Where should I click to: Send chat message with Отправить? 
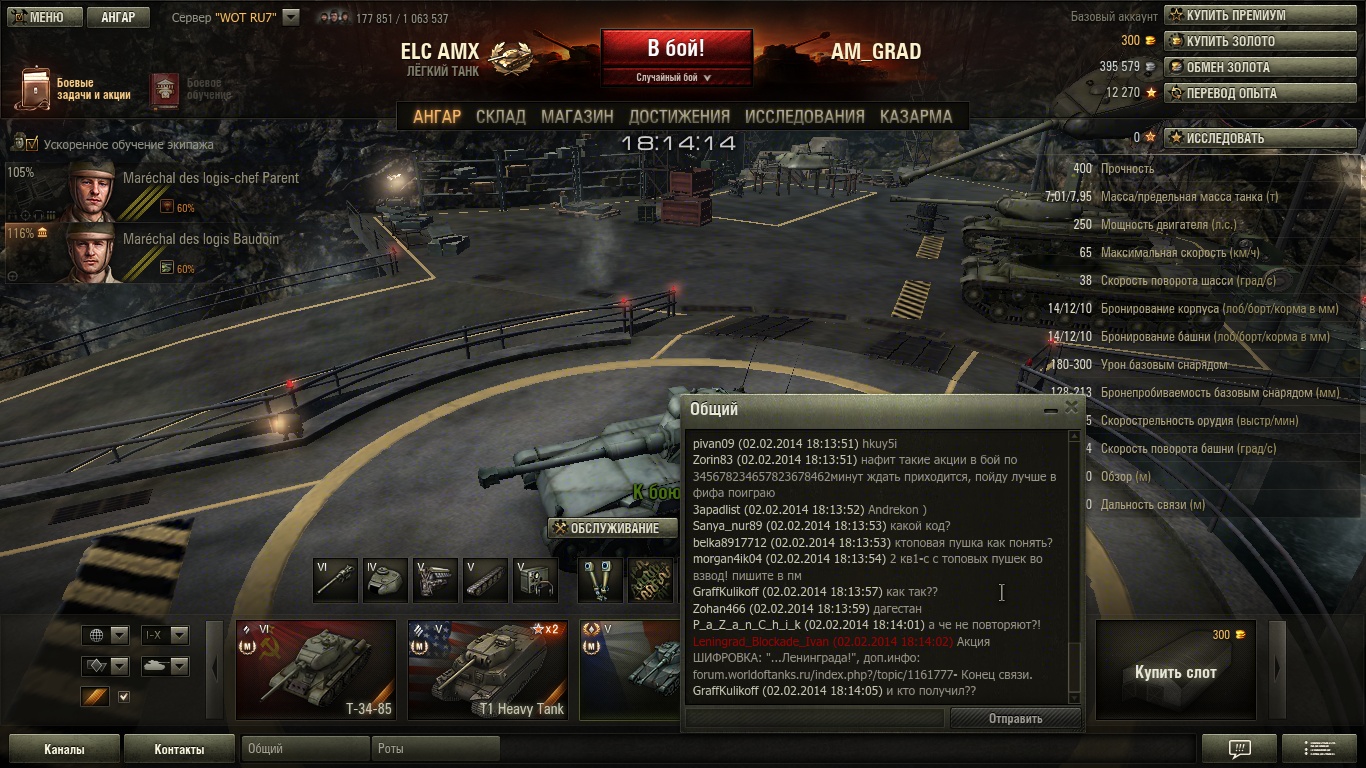coord(1015,718)
